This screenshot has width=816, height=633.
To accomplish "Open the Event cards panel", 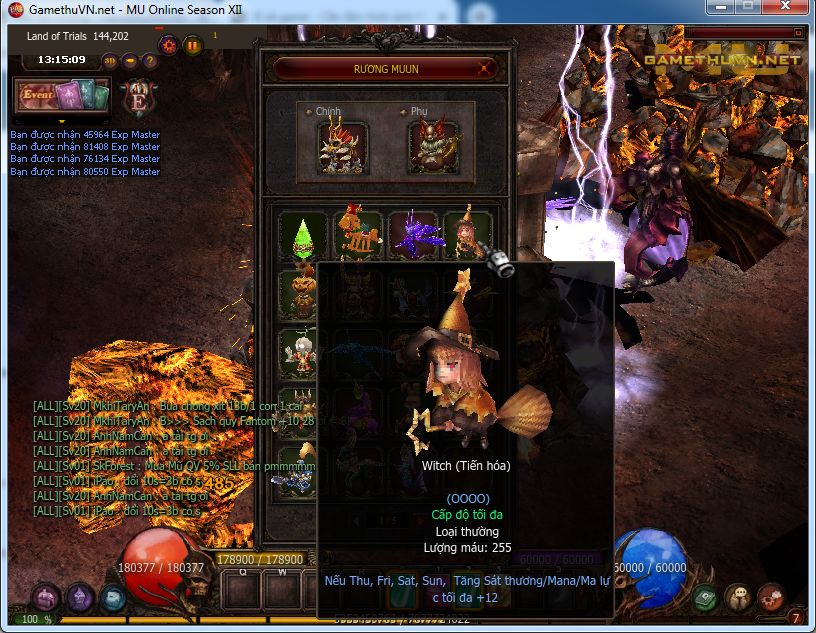I will (62, 97).
